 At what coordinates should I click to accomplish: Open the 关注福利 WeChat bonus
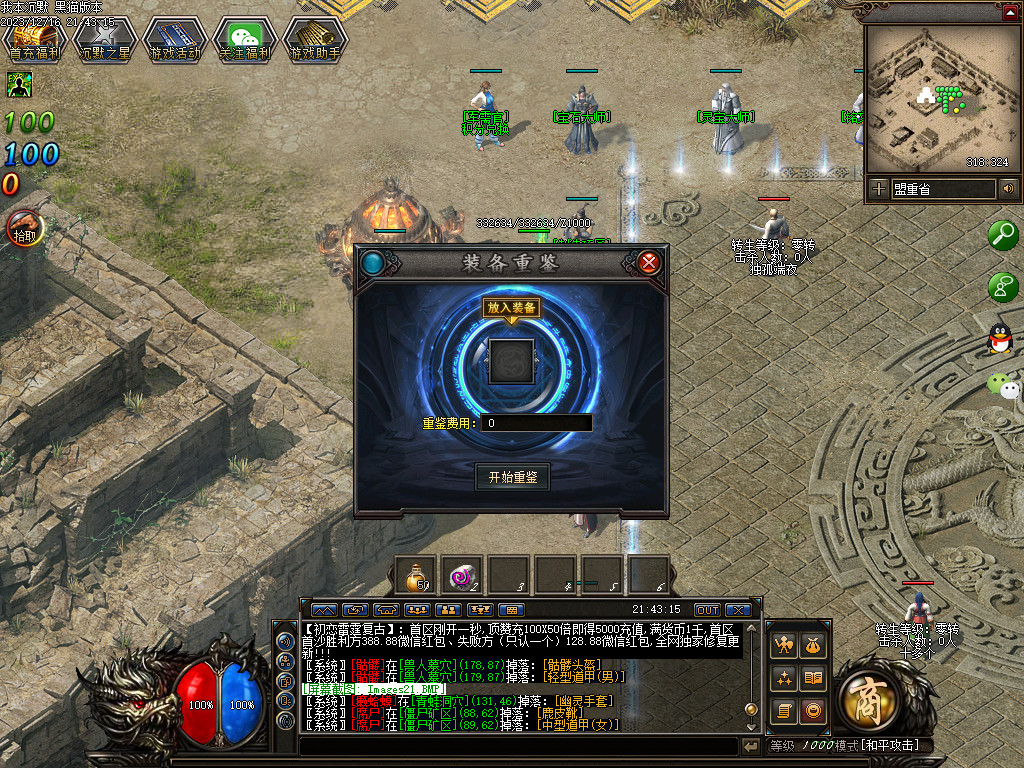245,40
